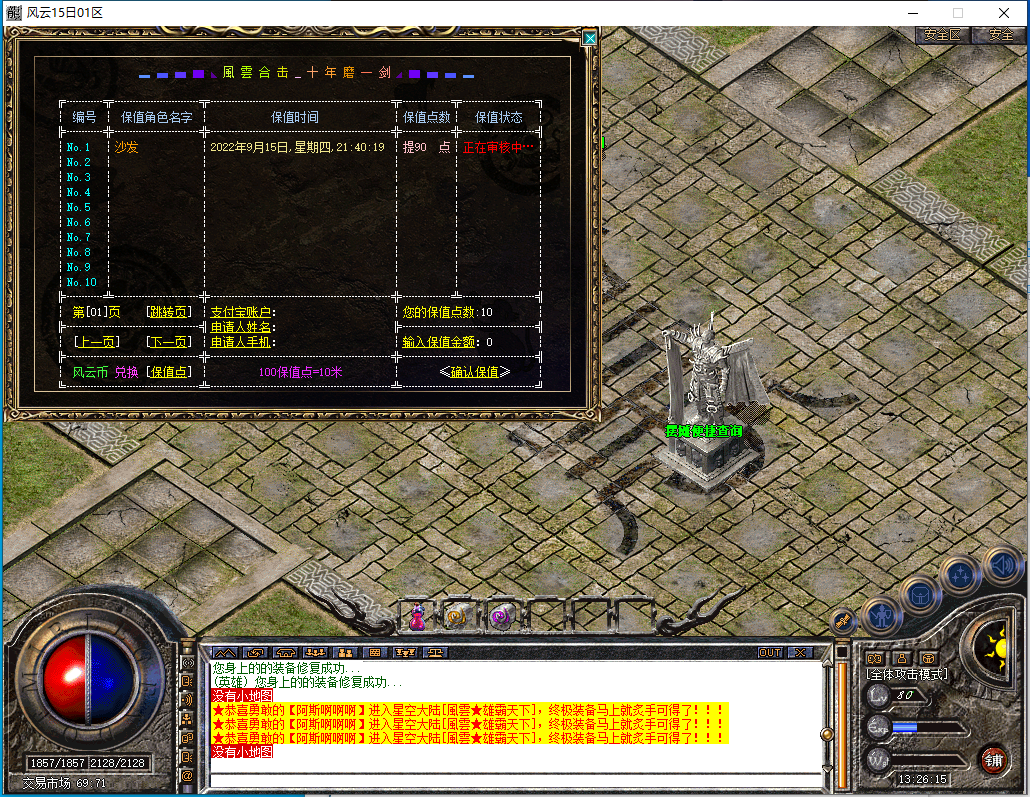Go to previous page with 上一页
1030x797 pixels.
point(96,342)
